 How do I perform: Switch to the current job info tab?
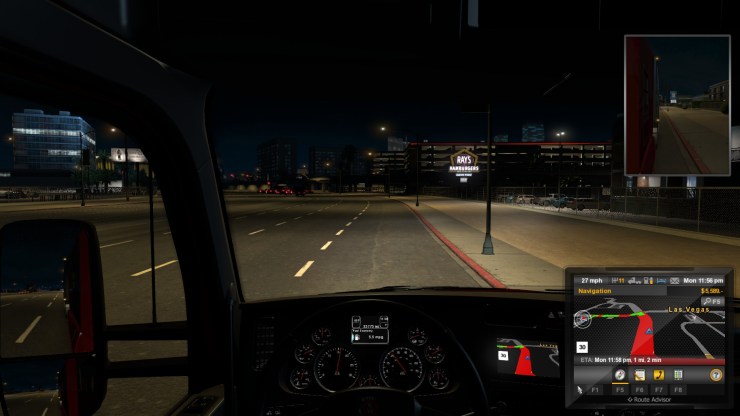(640, 374)
